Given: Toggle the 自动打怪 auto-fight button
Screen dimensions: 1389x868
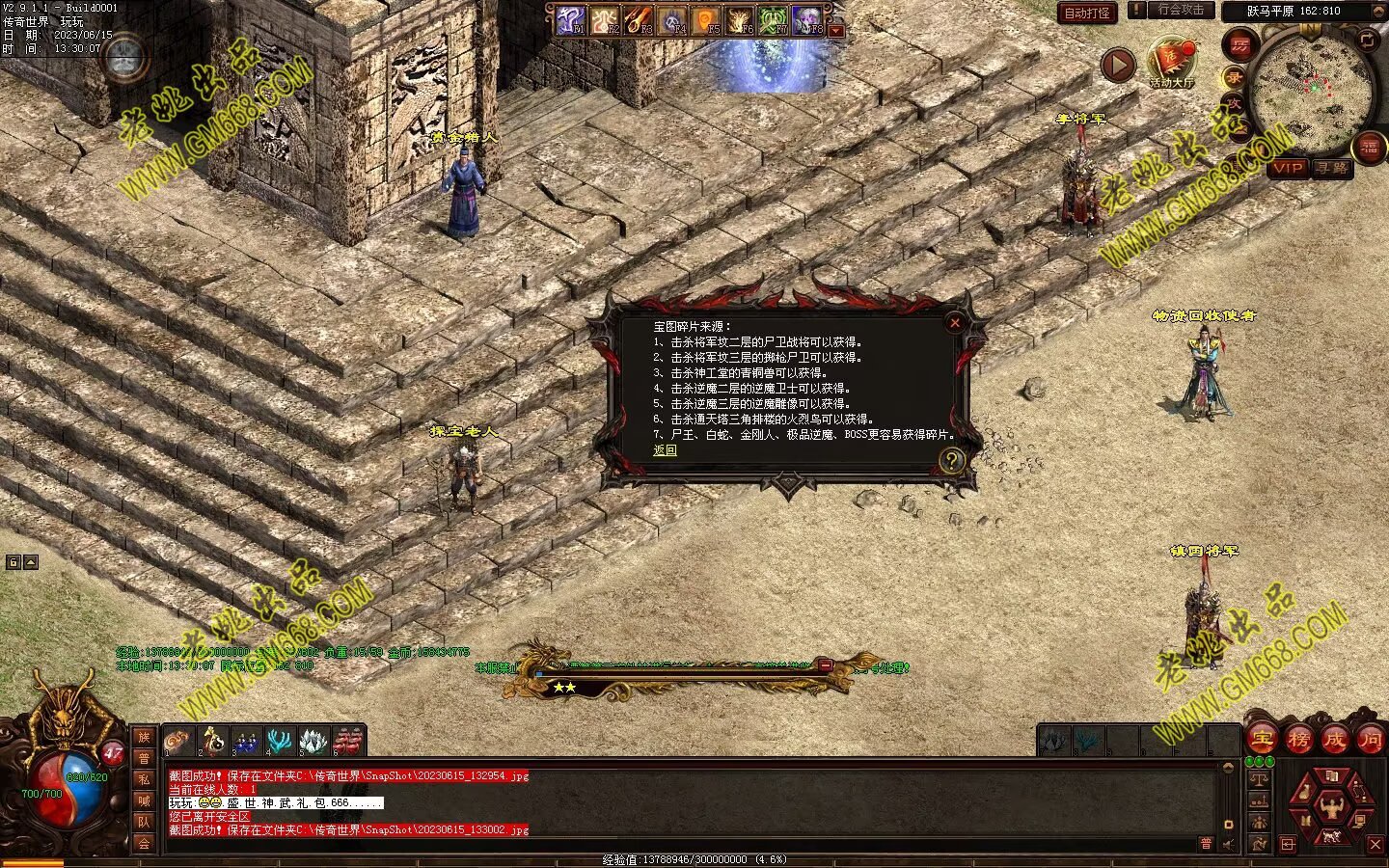Looking at the screenshot, I should (x=1087, y=13).
